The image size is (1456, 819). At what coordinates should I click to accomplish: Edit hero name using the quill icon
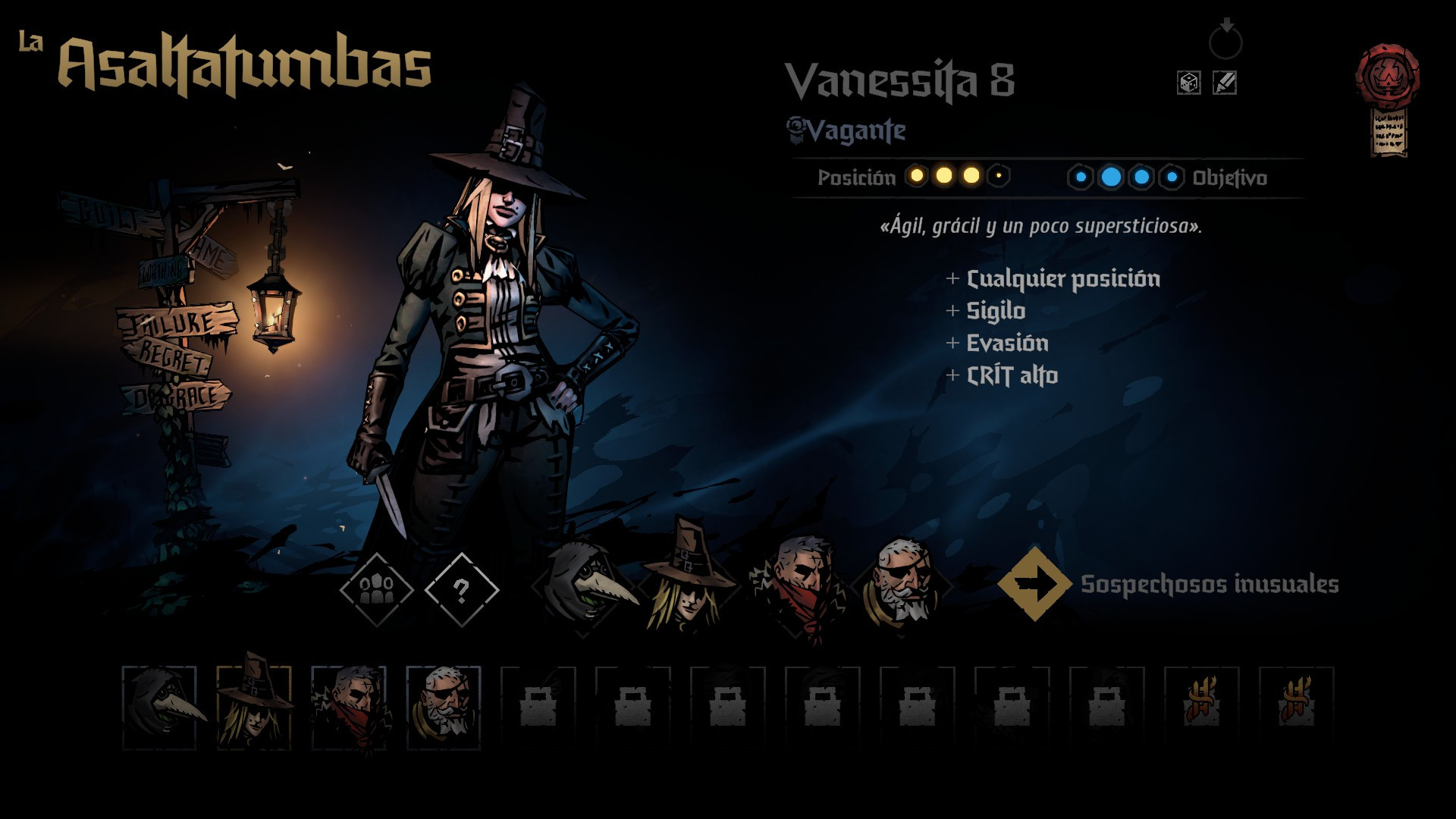[x=1225, y=83]
